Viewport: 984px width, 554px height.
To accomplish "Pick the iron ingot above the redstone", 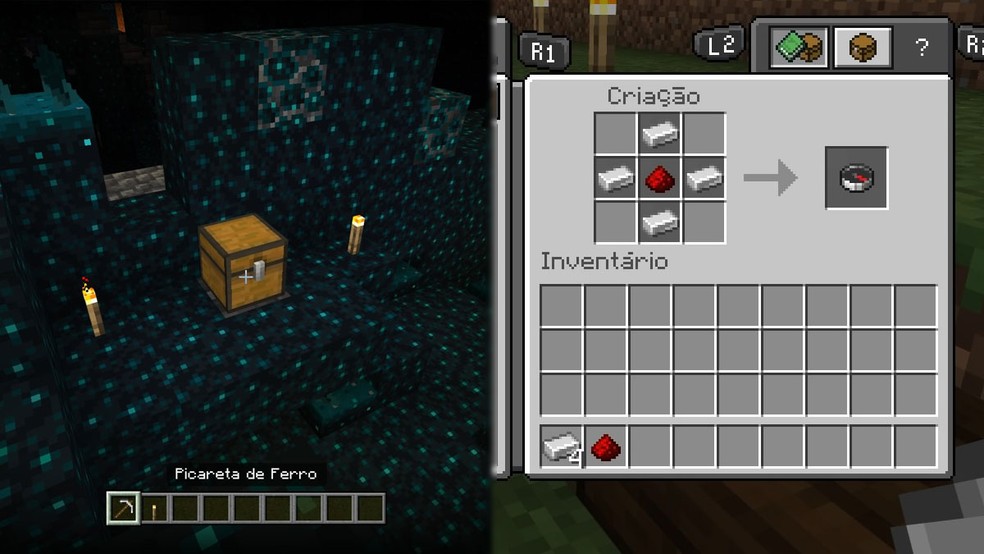I will (660, 134).
